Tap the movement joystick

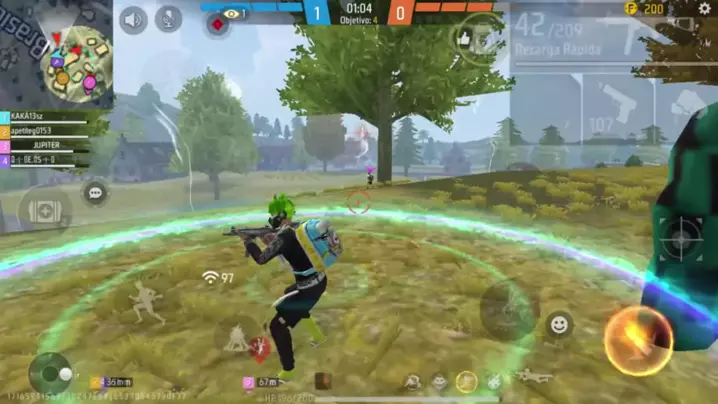pos(50,372)
